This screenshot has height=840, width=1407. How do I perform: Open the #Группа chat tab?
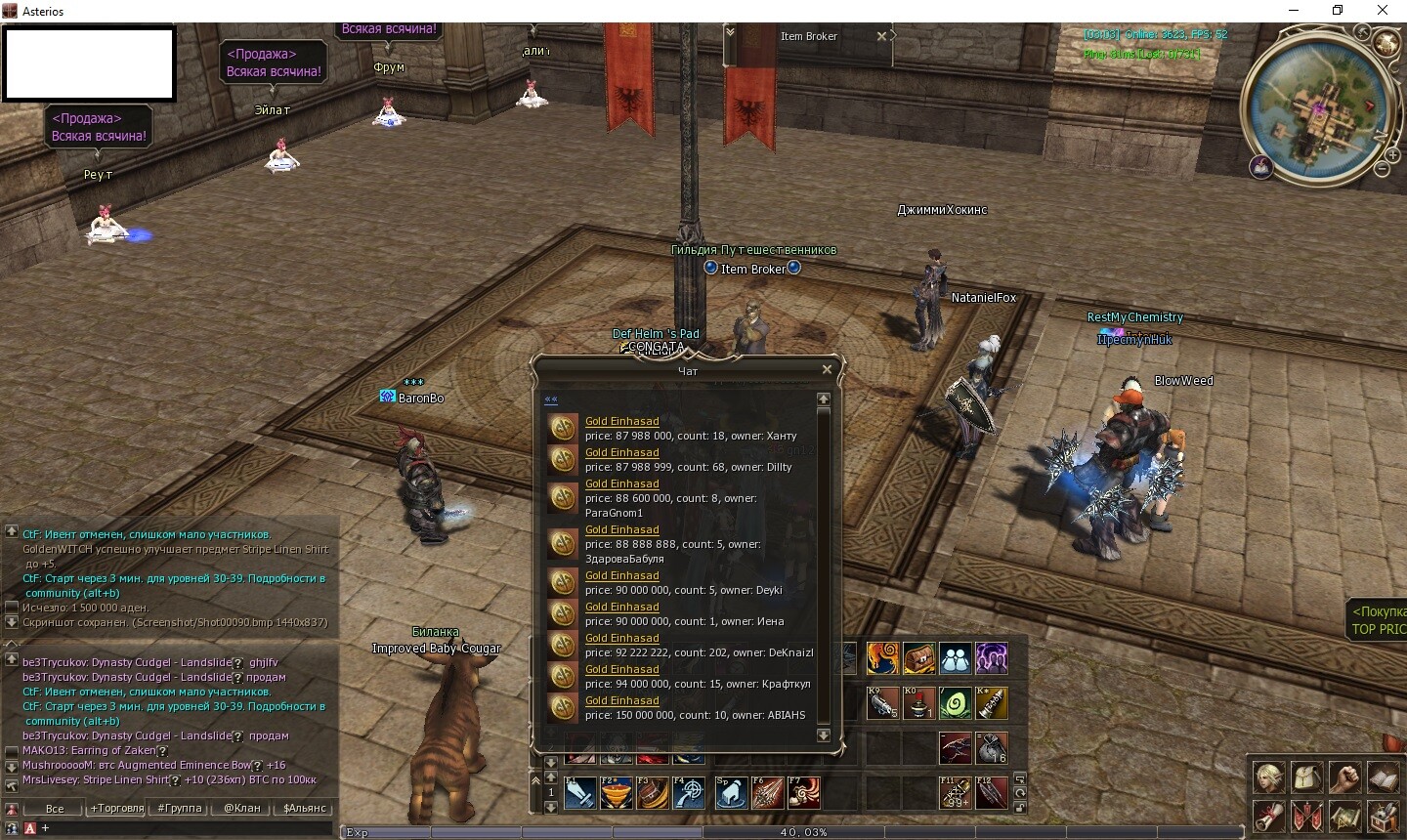coord(180,808)
